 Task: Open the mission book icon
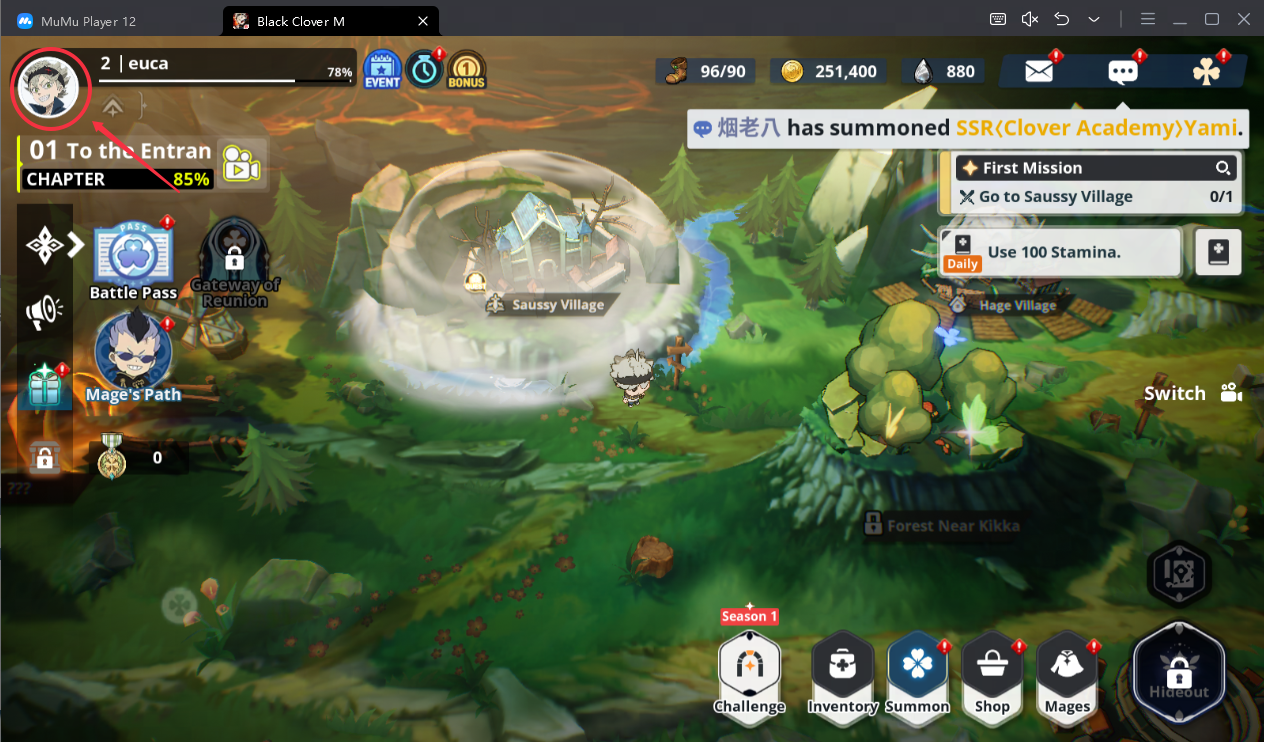click(1218, 252)
